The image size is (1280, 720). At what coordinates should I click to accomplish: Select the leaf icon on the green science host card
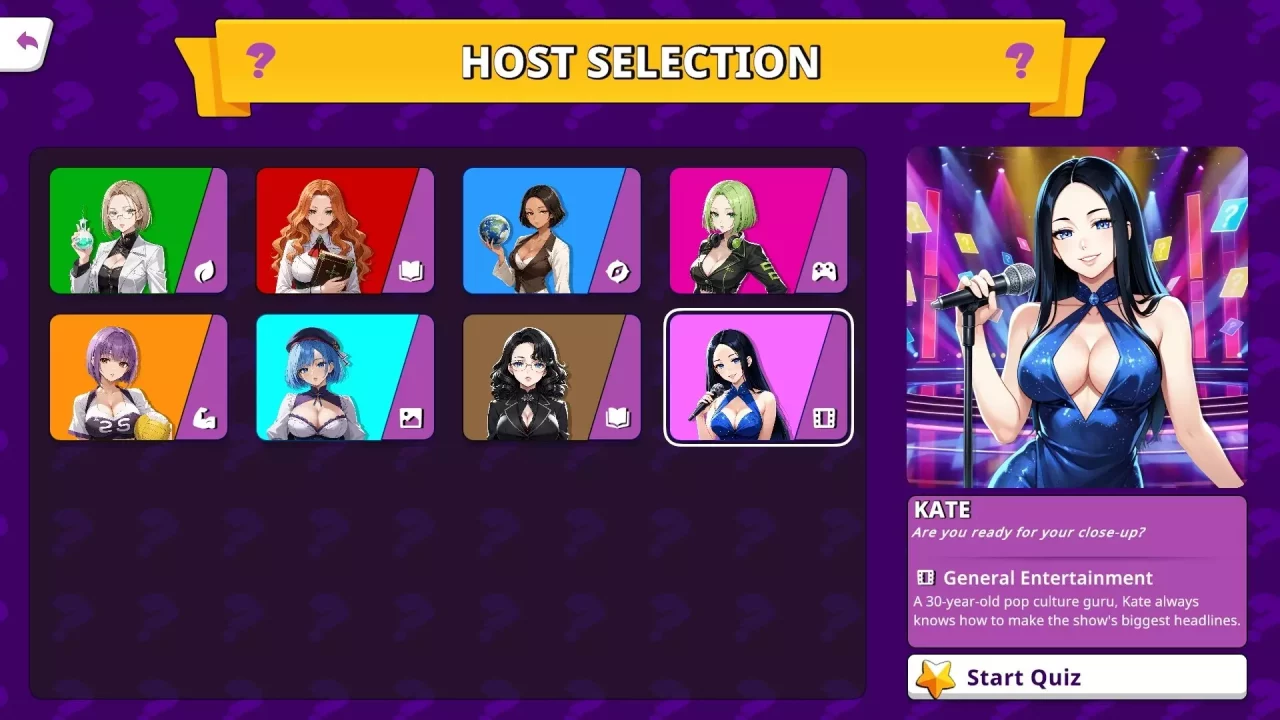click(x=203, y=272)
